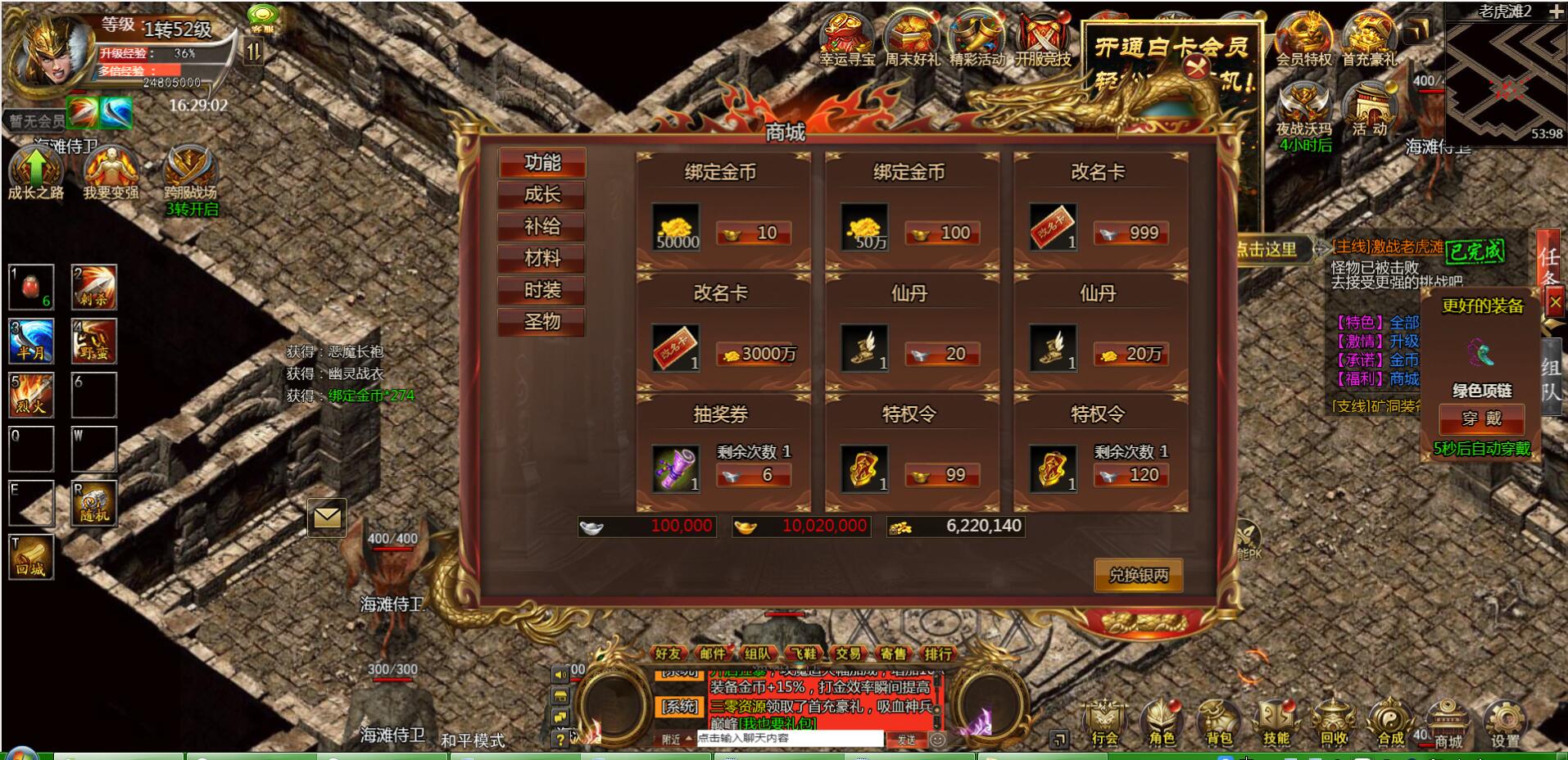
Task: Buy the 特权令 priced at 99
Action: point(942,476)
